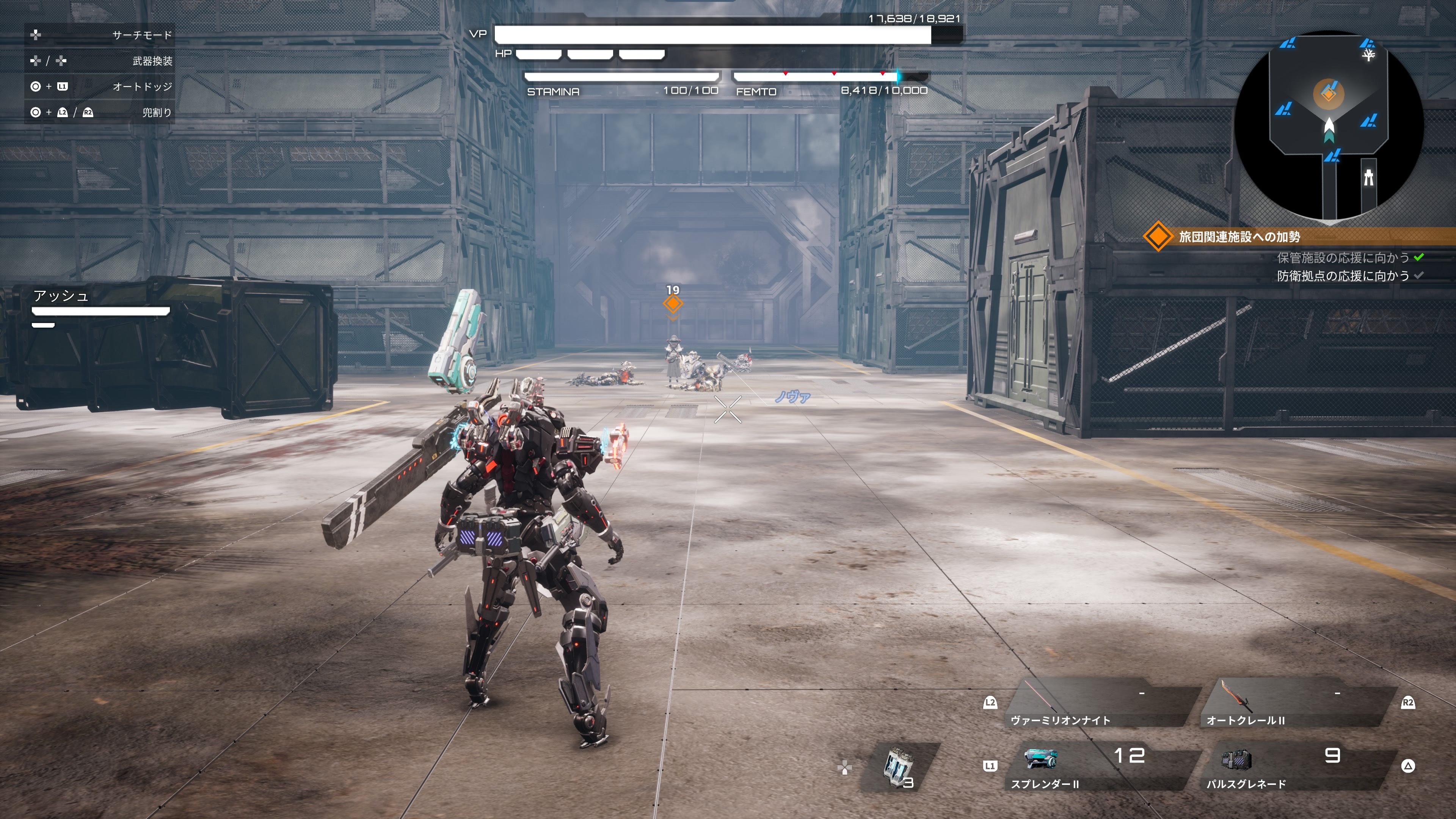
Task: Open the 旅団関連施設への加勢 mission tracker
Action: click(1239, 237)
